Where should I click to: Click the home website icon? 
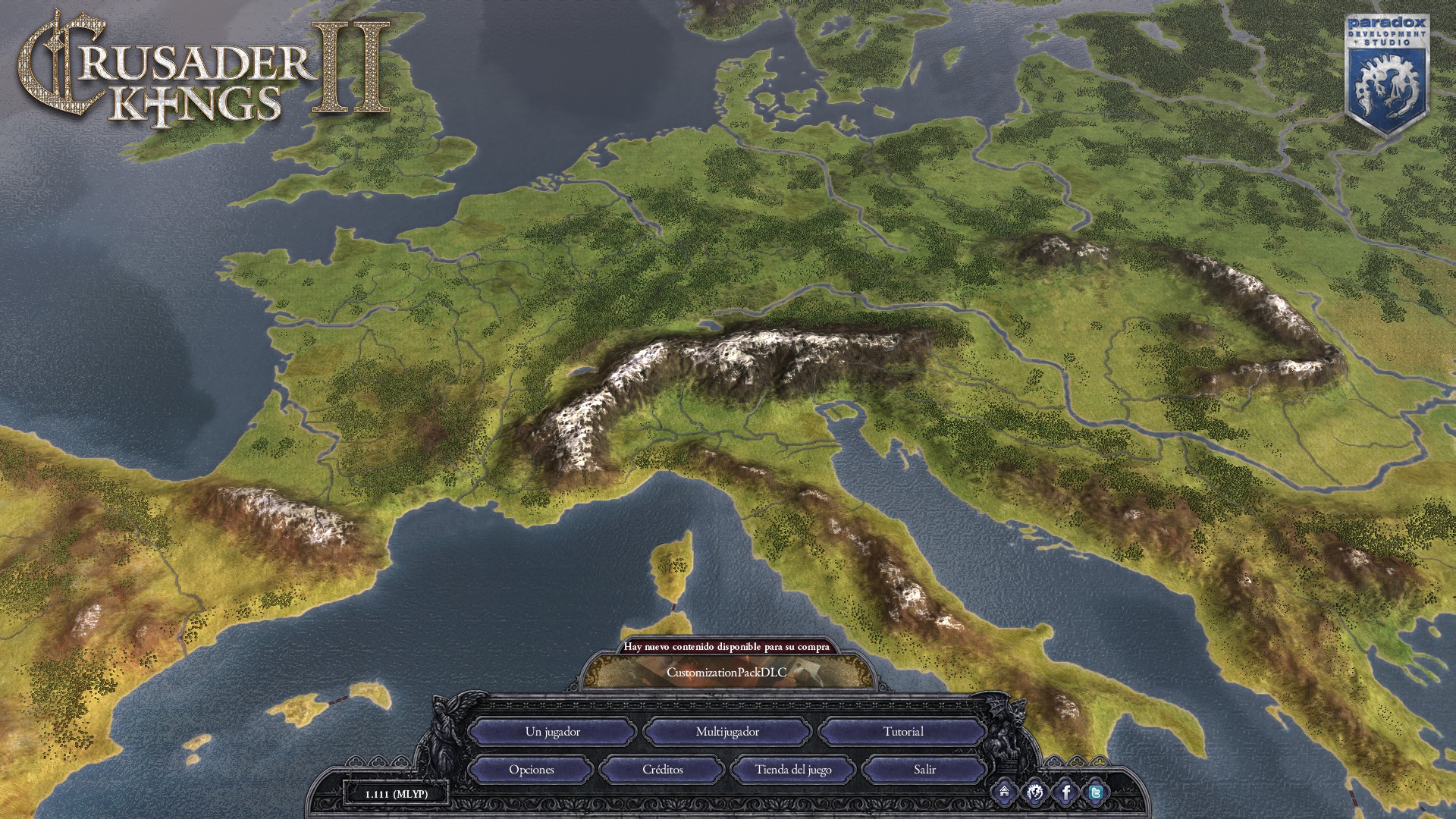pyautogui.click(x=1004, y=792)
